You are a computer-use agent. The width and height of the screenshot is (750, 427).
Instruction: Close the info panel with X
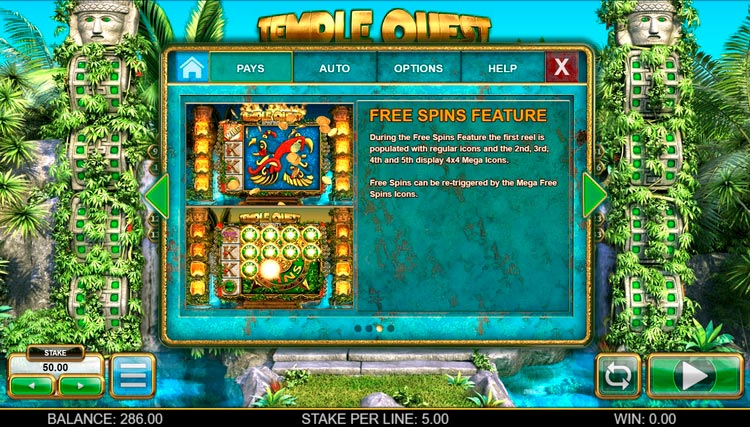point(562,68)
